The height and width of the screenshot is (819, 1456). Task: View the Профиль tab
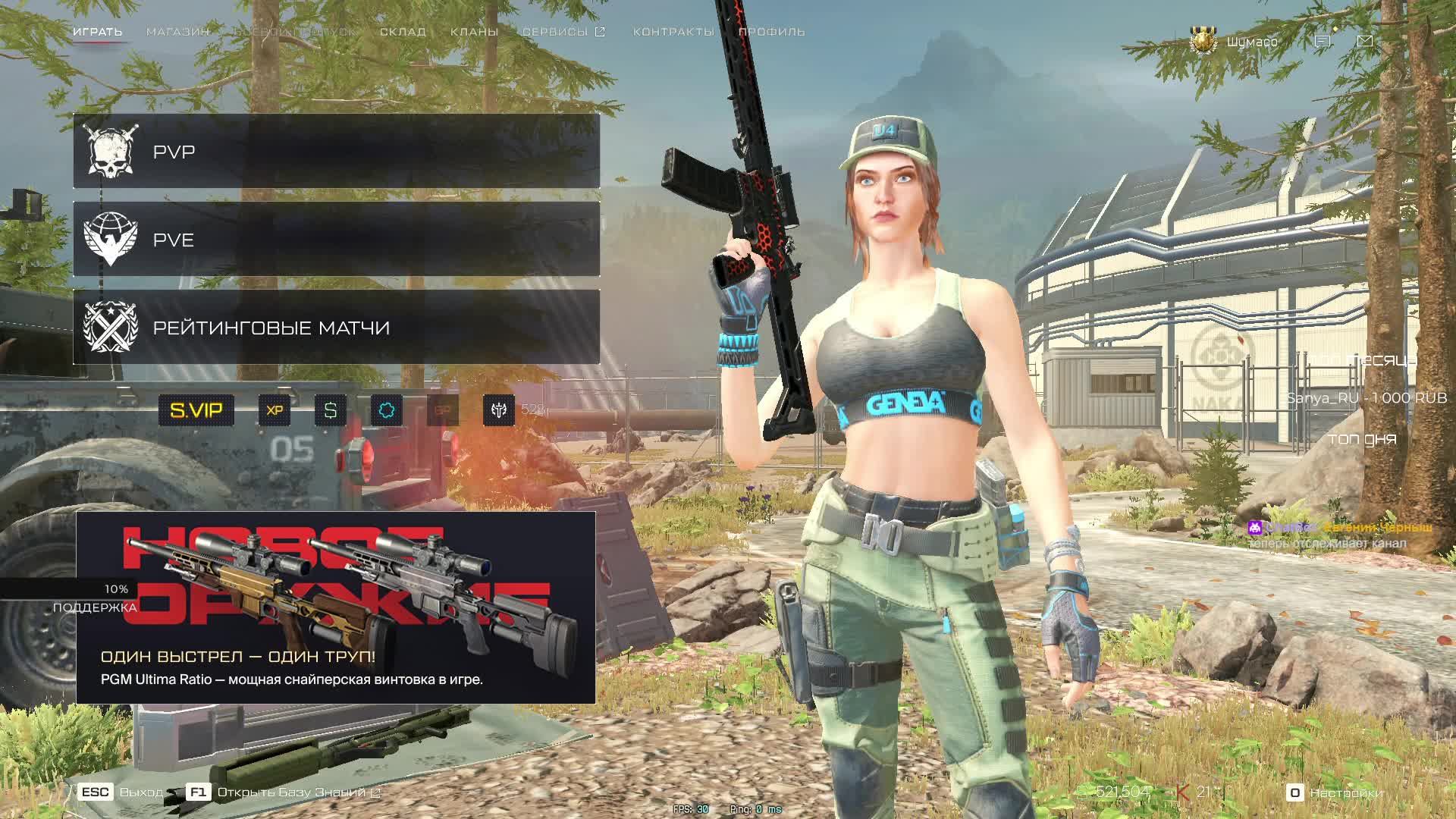point(771,32)
